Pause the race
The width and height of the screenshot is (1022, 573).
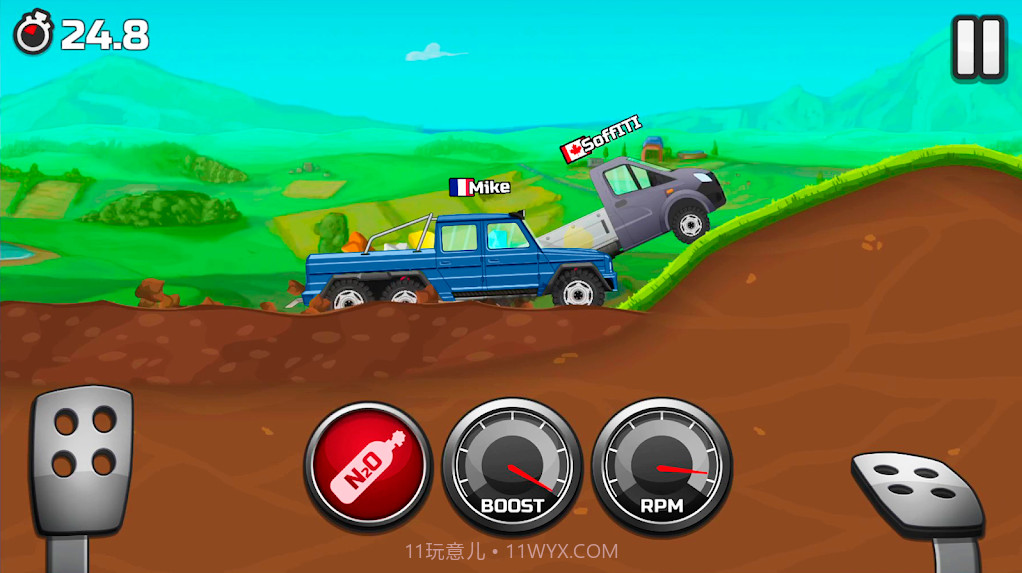click(x=977, y=47)
